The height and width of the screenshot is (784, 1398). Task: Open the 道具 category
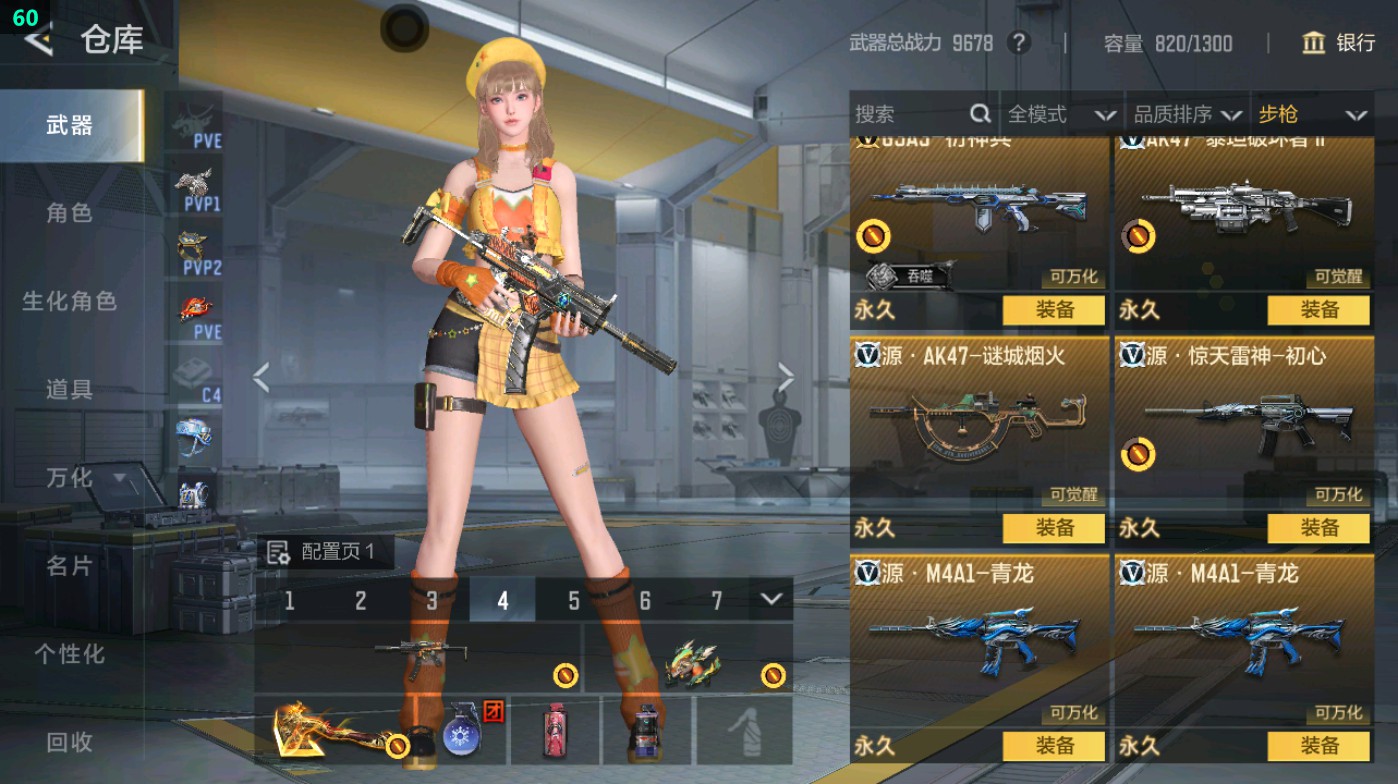coord(70,389)
